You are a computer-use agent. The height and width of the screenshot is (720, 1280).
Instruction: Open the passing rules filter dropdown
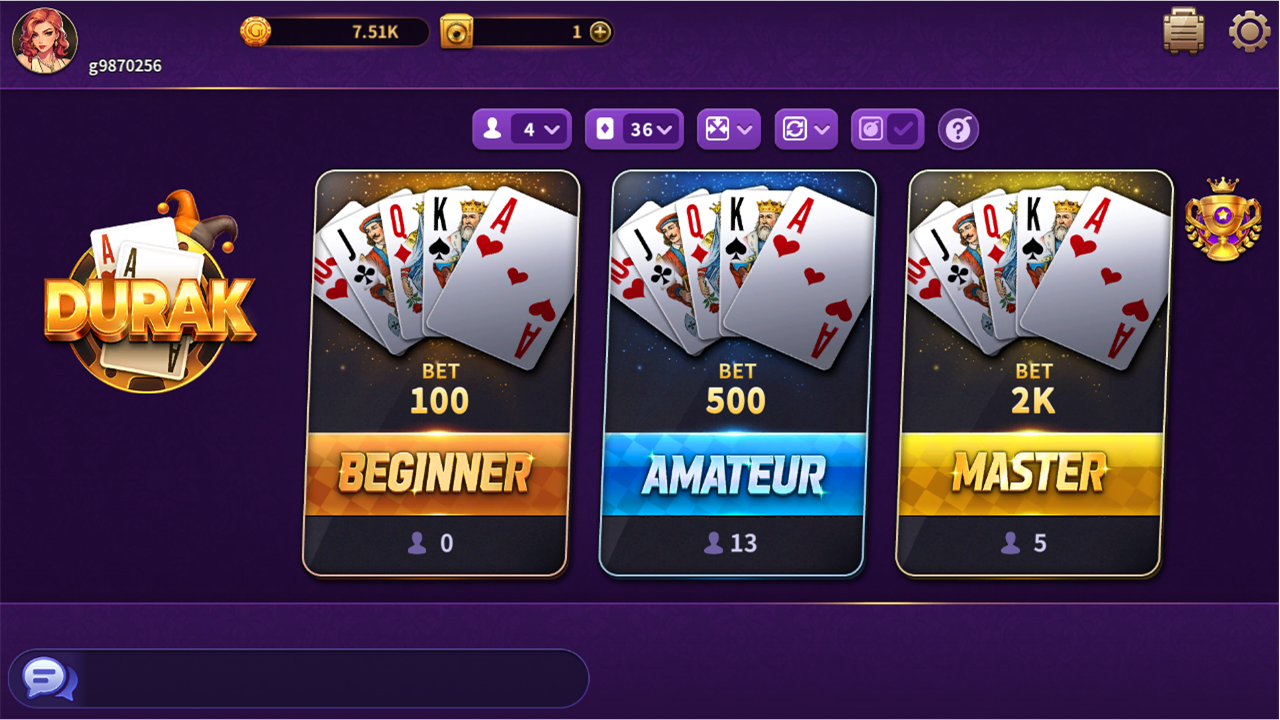pos(806,129)
